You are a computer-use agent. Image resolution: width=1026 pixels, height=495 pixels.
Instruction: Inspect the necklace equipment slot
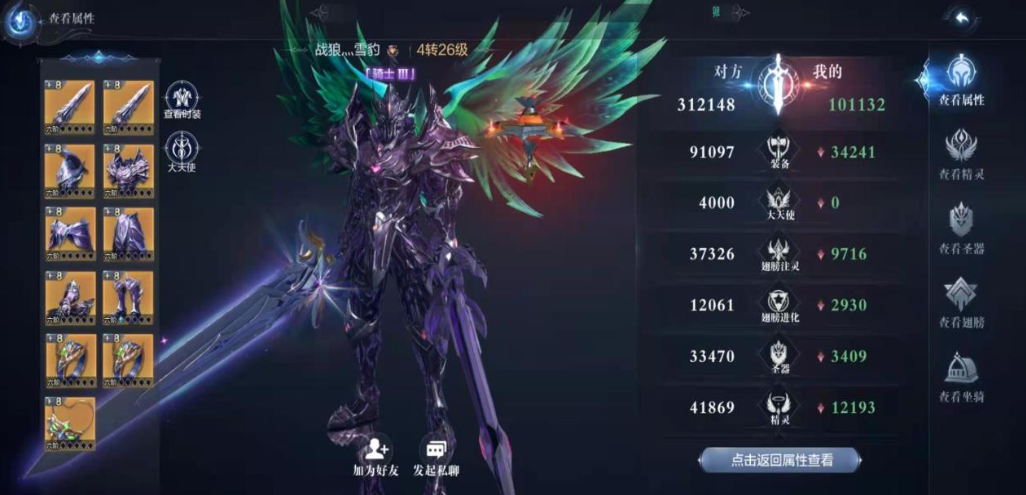click(70, 422)
